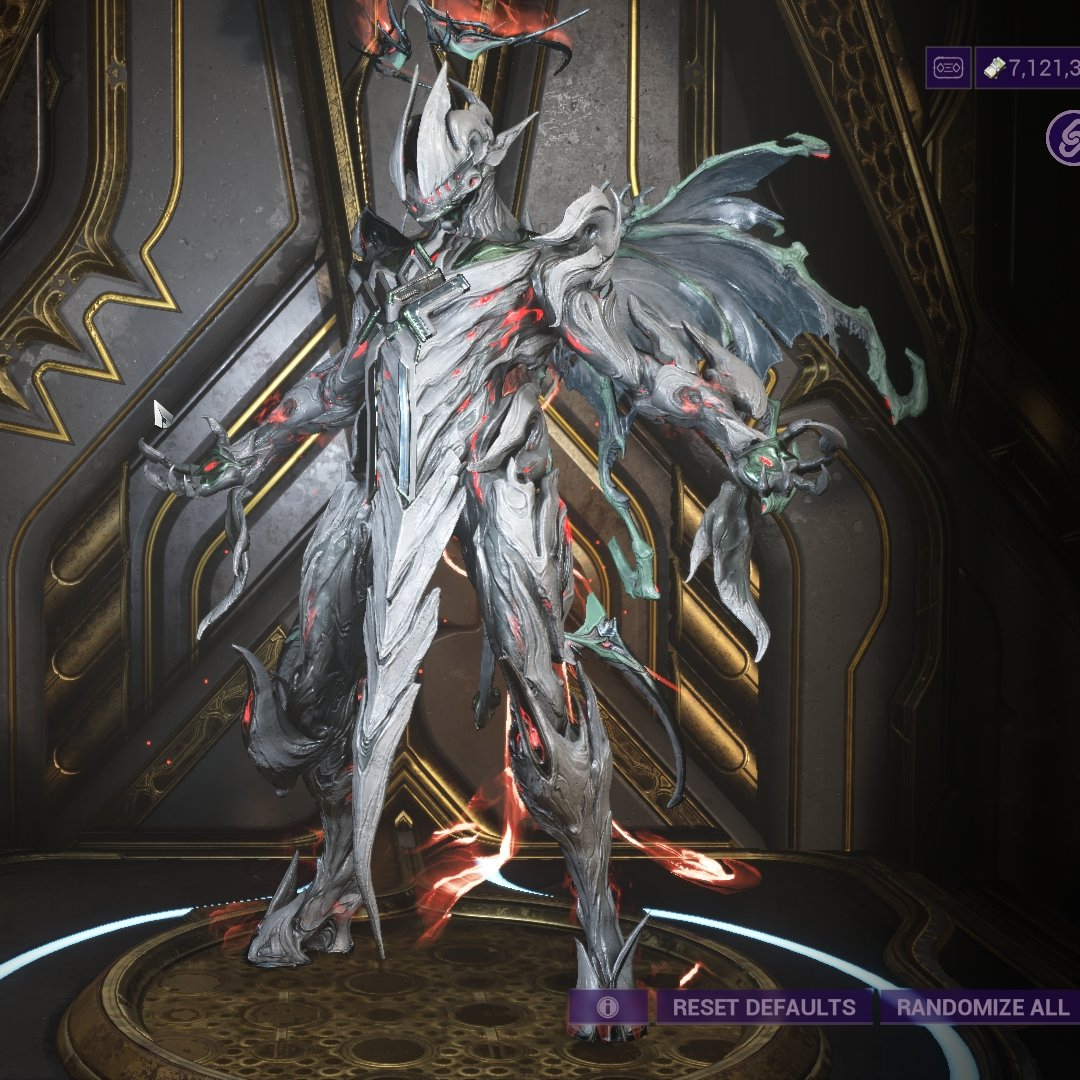Select the ticket-shaped icon beside the credits

947,68
